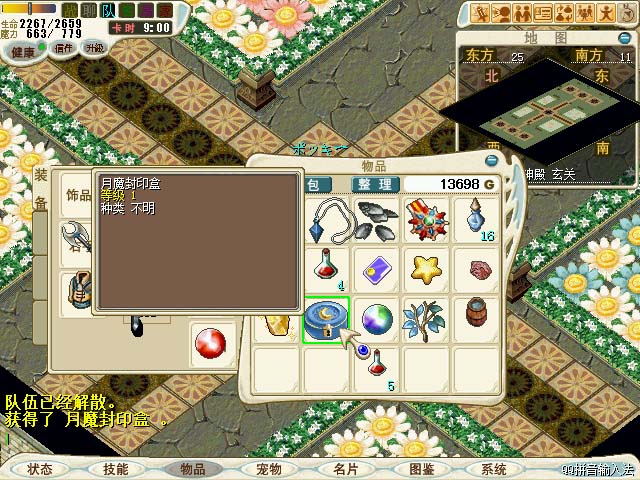Open the 图鉴 encyclopedia menu
Screen dimensions: 640x480
coord(421,468)
